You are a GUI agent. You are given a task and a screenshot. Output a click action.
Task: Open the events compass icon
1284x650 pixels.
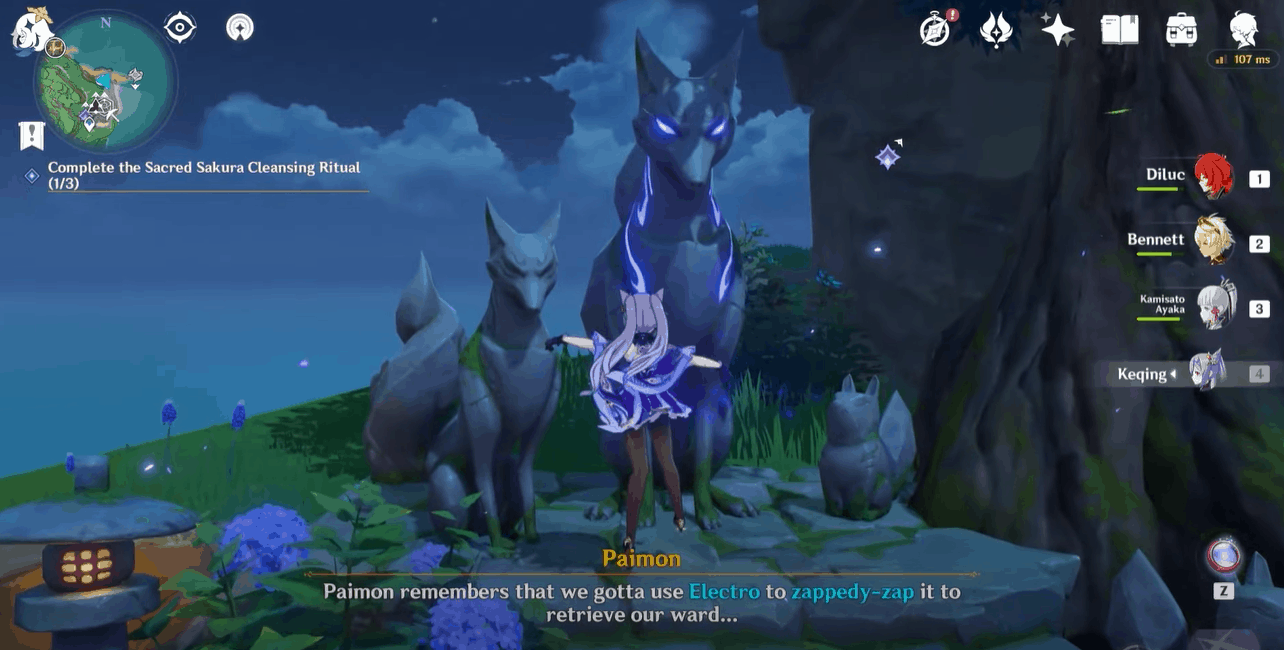pyautogui.click(x=936, y=29)
